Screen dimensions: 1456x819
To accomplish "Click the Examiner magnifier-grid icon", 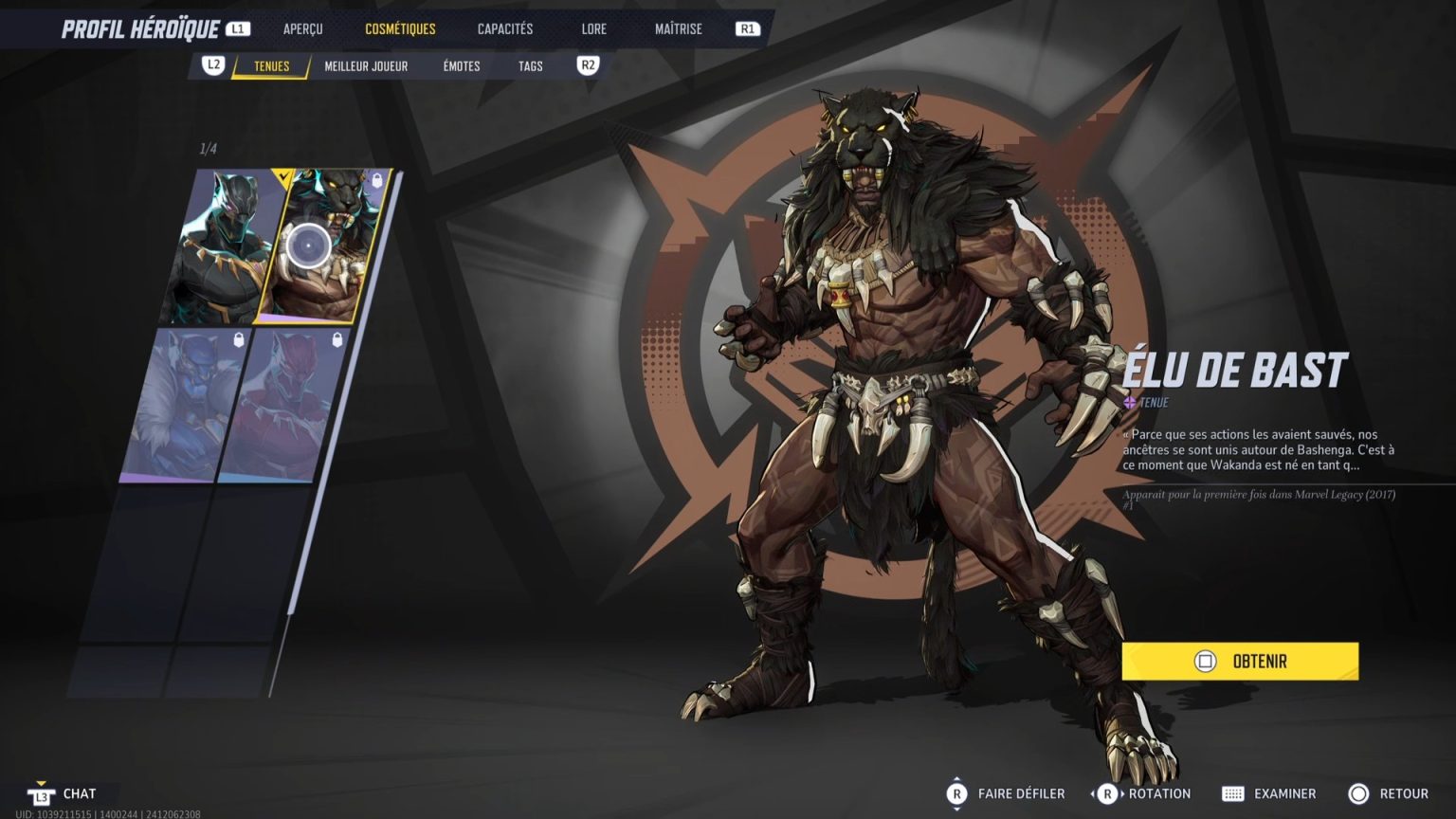I will [1234, 793].
